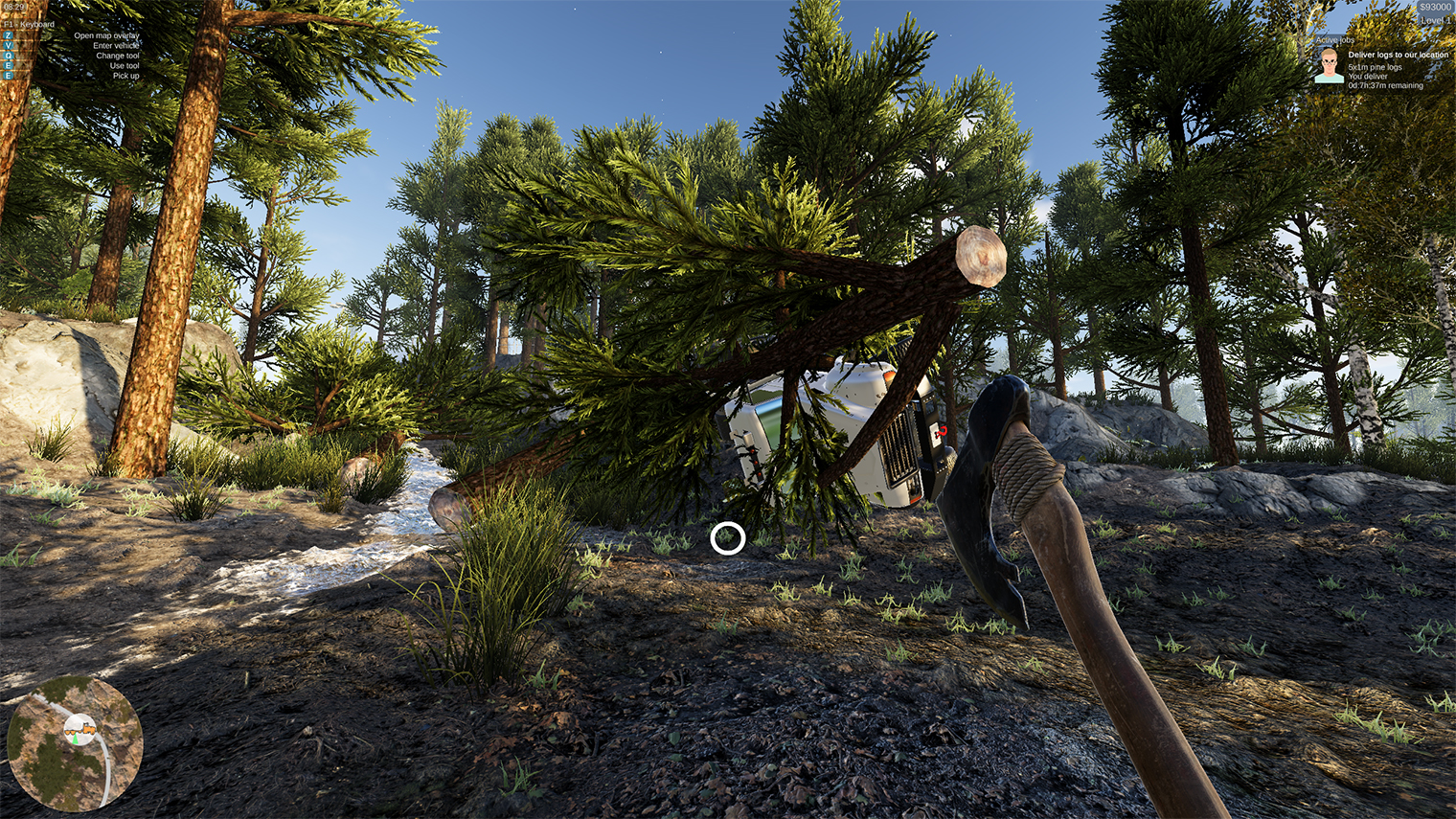Click the truck marker on the minimap

point(80,731)
